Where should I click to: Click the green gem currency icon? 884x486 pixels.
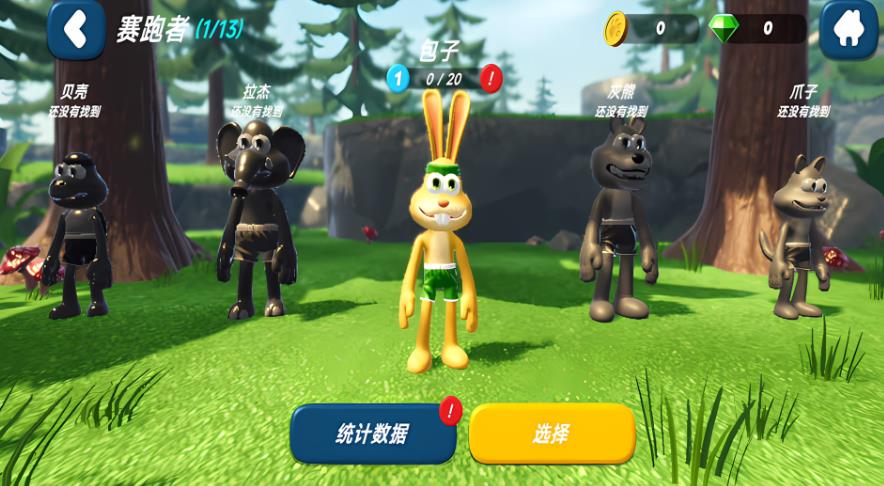coord(723,29)
